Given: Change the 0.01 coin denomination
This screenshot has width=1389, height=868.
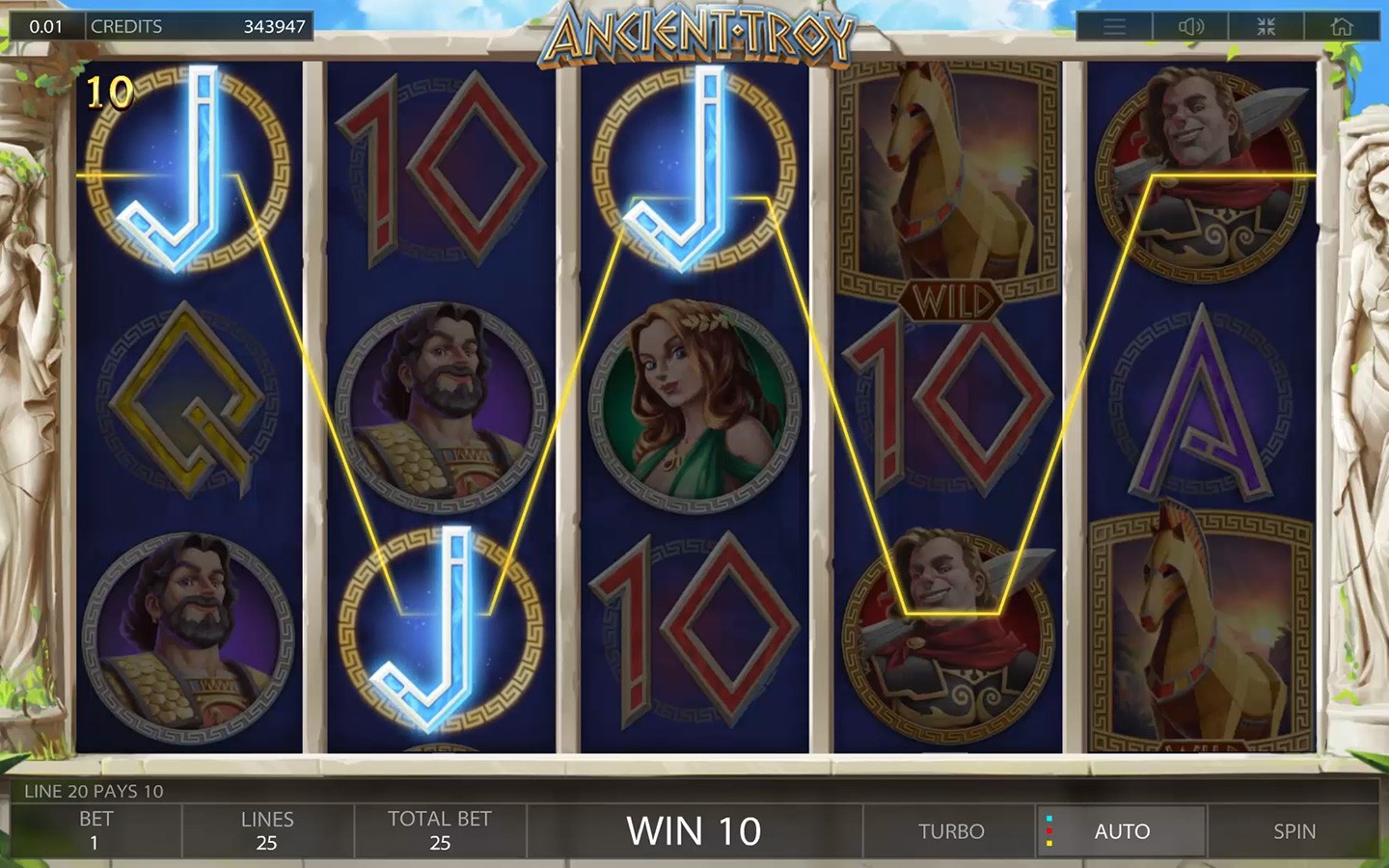Looking at the screenshot, I should click(x=45, y=27).
